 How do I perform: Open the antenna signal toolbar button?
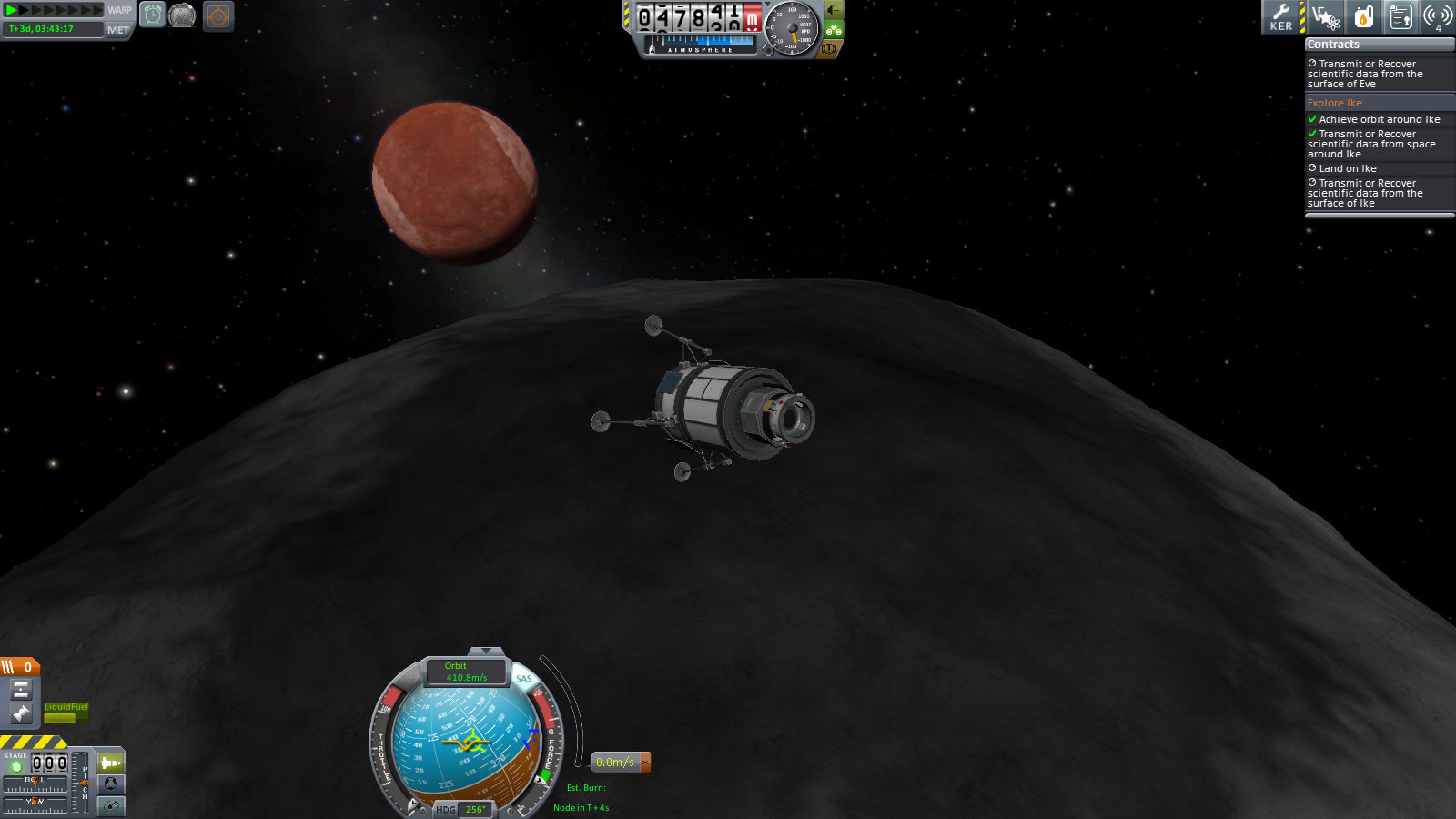pyautogui.click(x=1437, y=16)
